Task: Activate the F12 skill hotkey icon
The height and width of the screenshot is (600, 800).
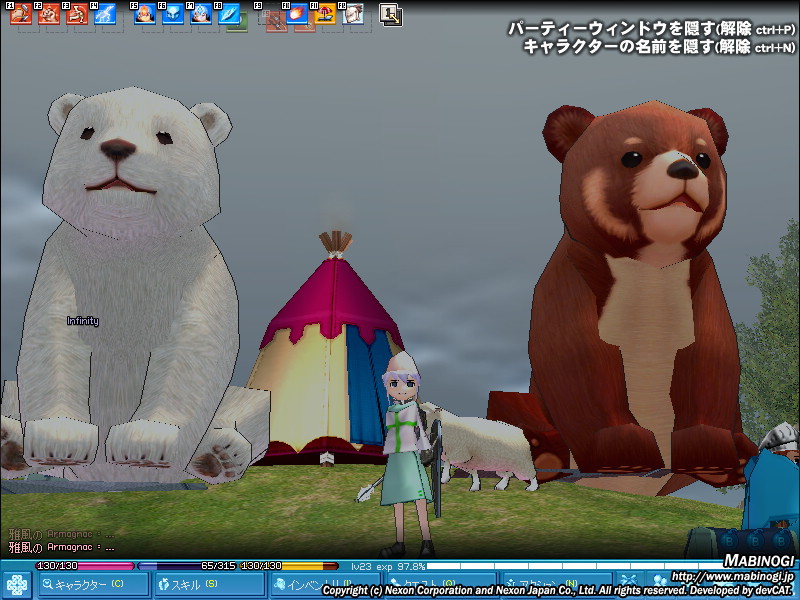Action: (353, 14)
